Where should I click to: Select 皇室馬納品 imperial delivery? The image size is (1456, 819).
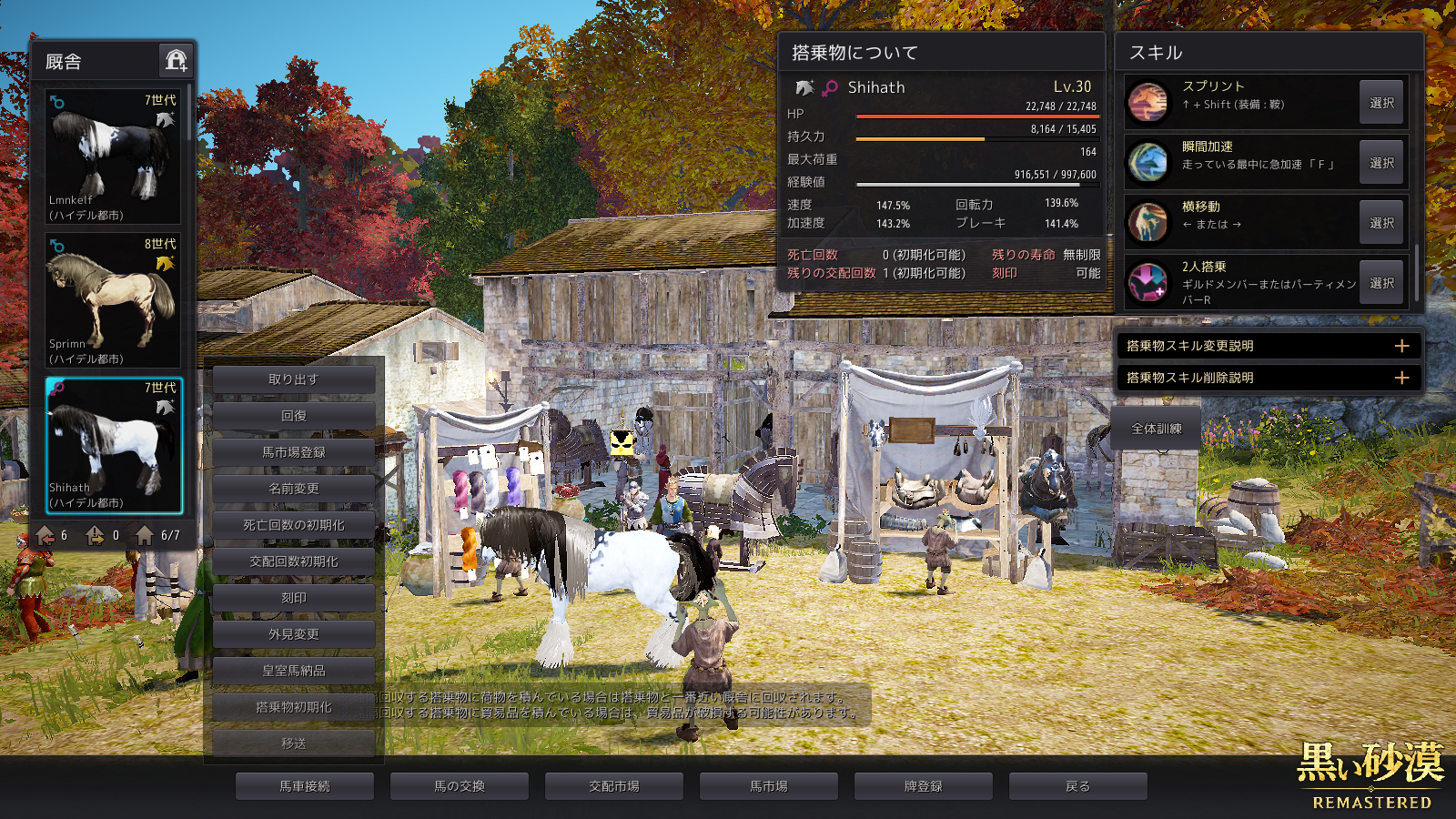pyautogui.click(x=294, y=671)
